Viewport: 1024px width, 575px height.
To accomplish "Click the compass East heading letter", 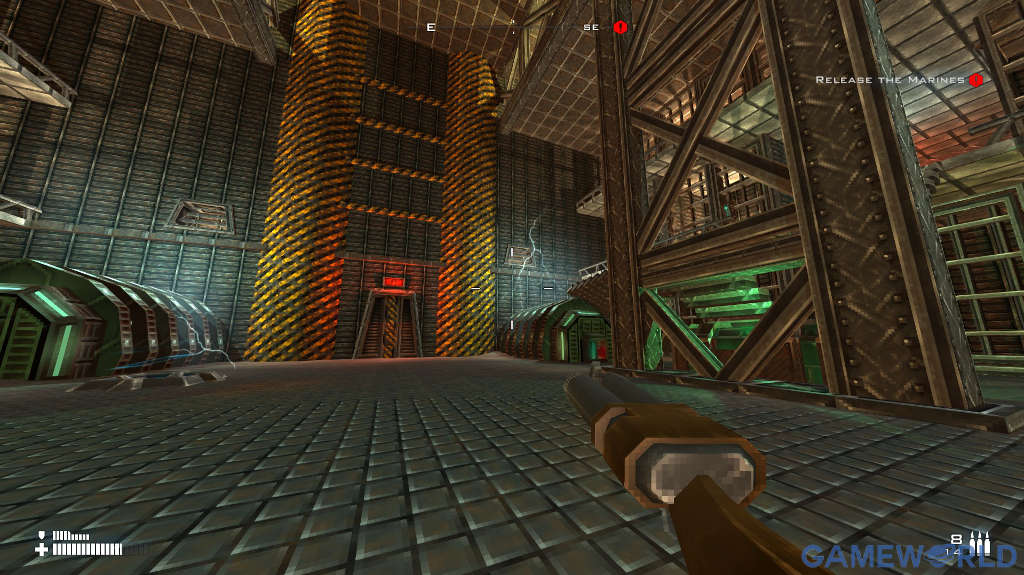I will 431,27.
